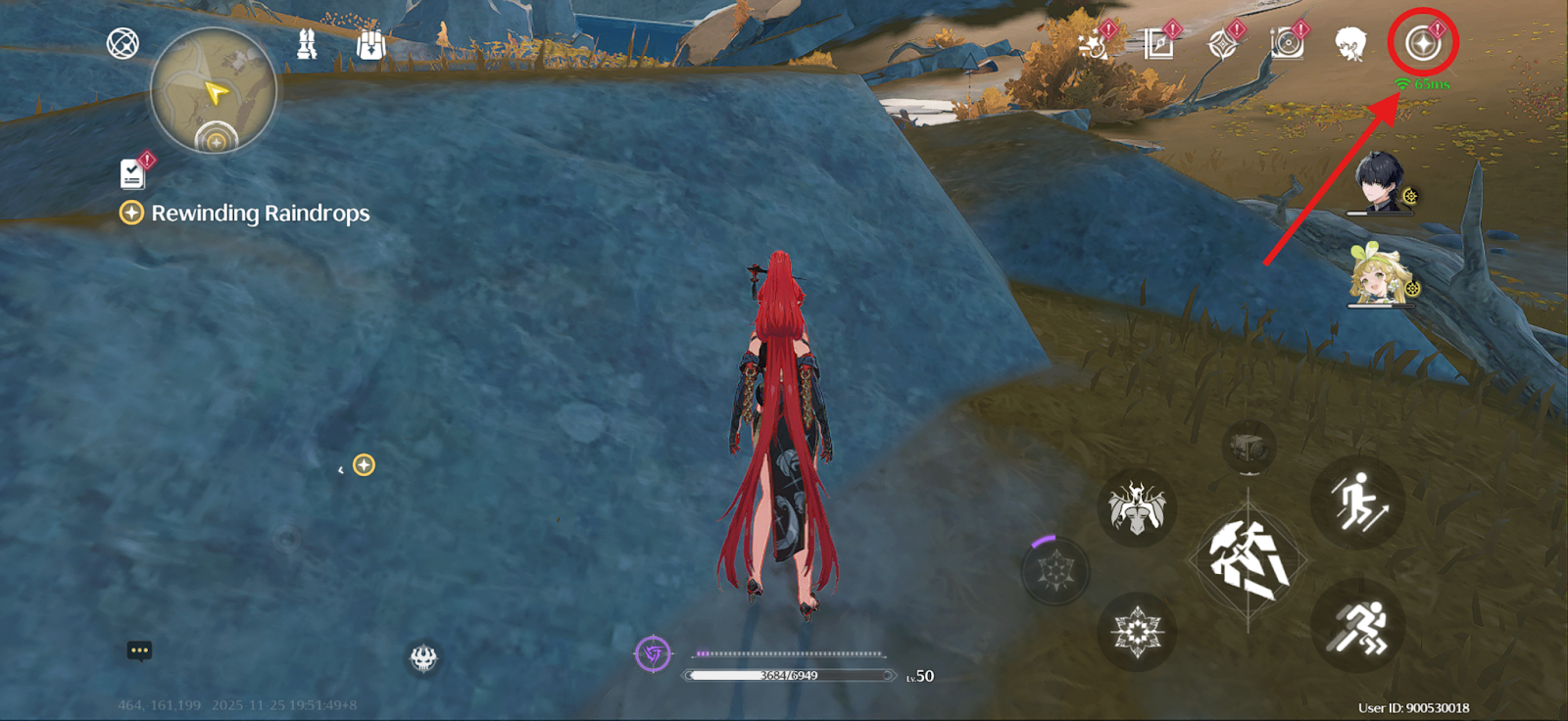The image size is (1568, 721).
Task: Open the circular minimap
Action: pos(214,90)
